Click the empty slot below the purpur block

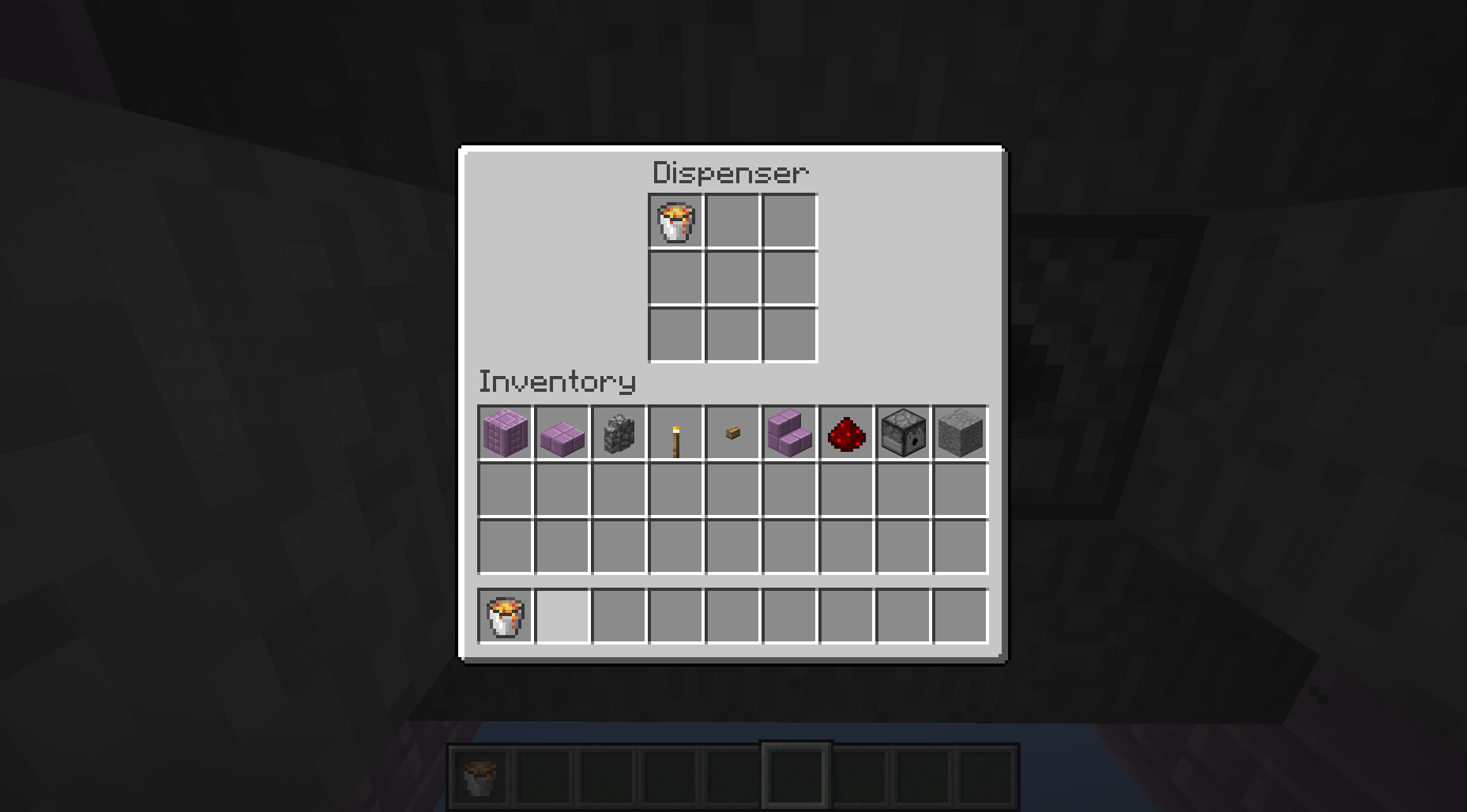point(505,489)
